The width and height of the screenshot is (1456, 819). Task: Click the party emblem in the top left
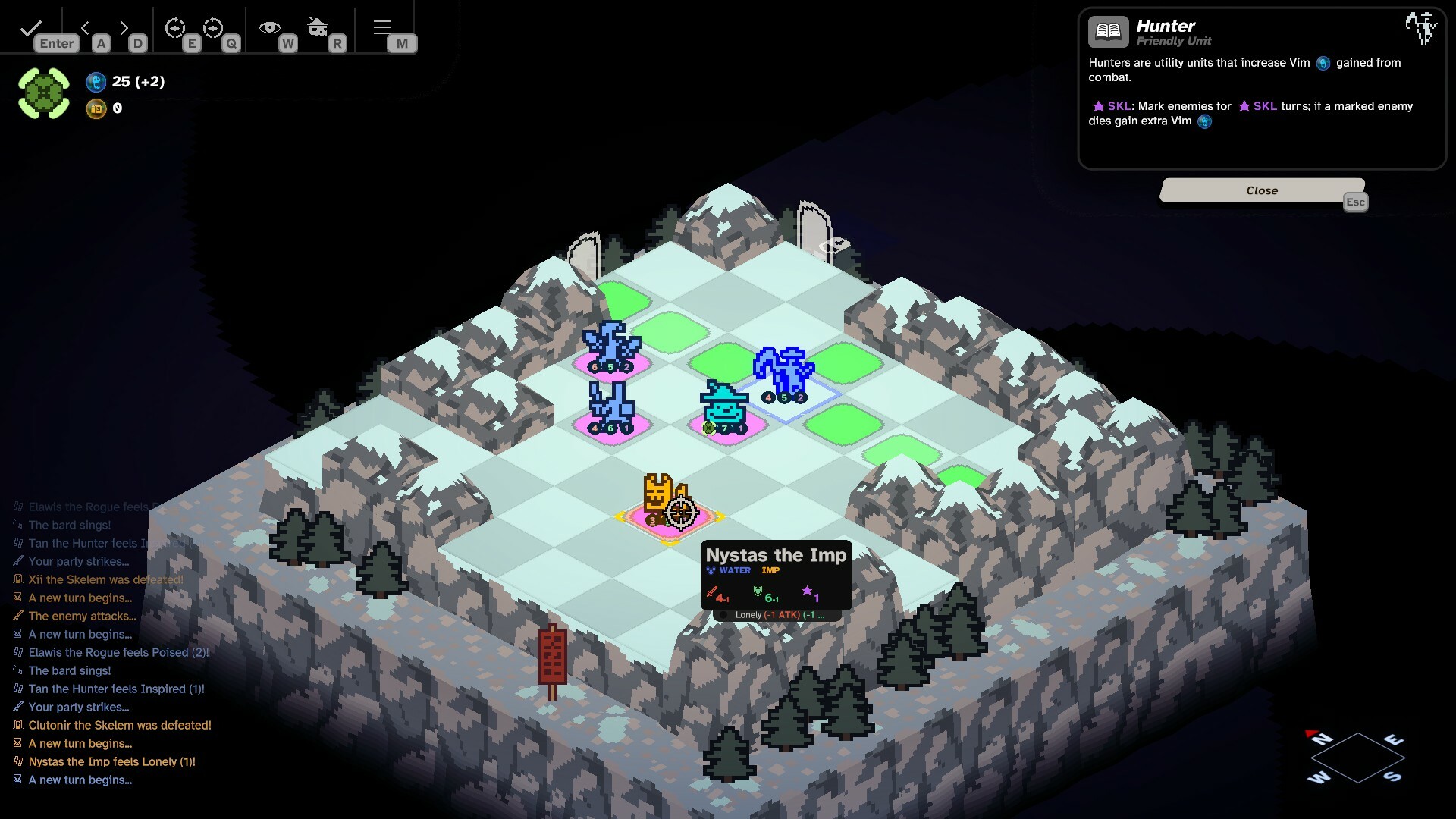(43, 93)
